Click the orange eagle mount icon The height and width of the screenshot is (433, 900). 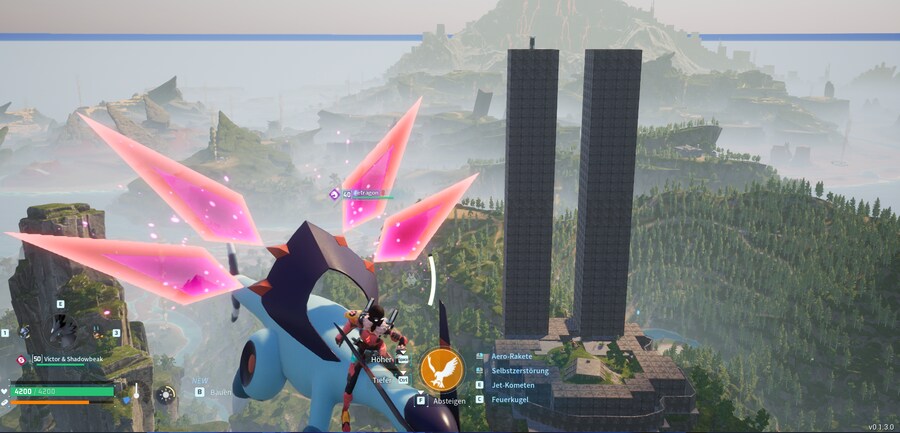coord(440,370)
